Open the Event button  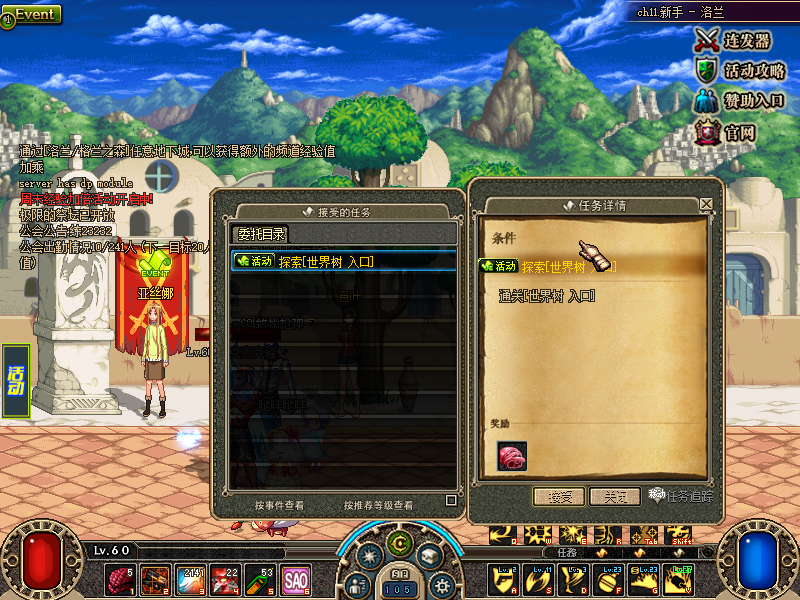33,15
